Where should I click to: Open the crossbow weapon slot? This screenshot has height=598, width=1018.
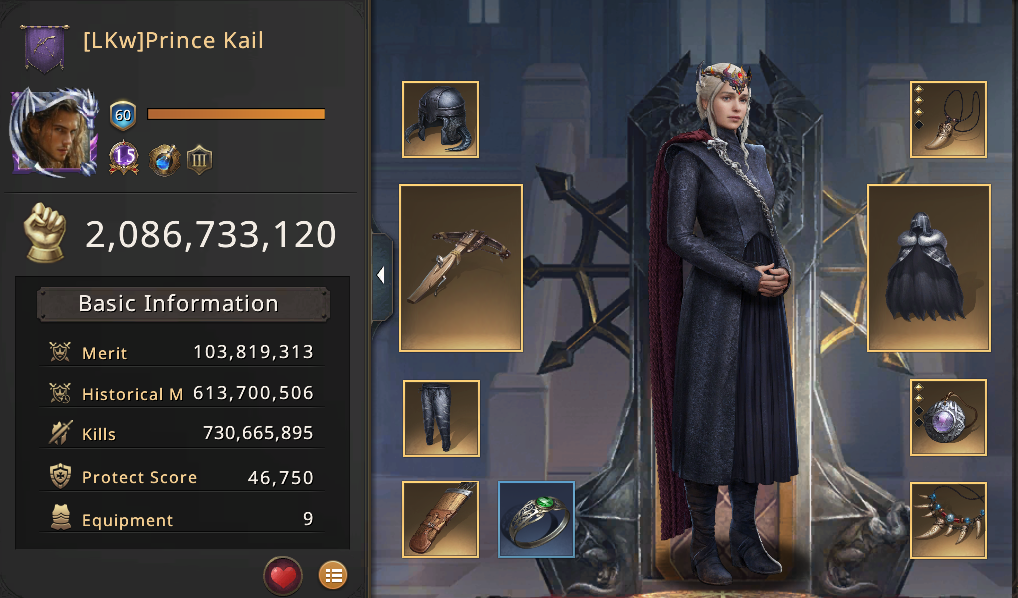461,268
